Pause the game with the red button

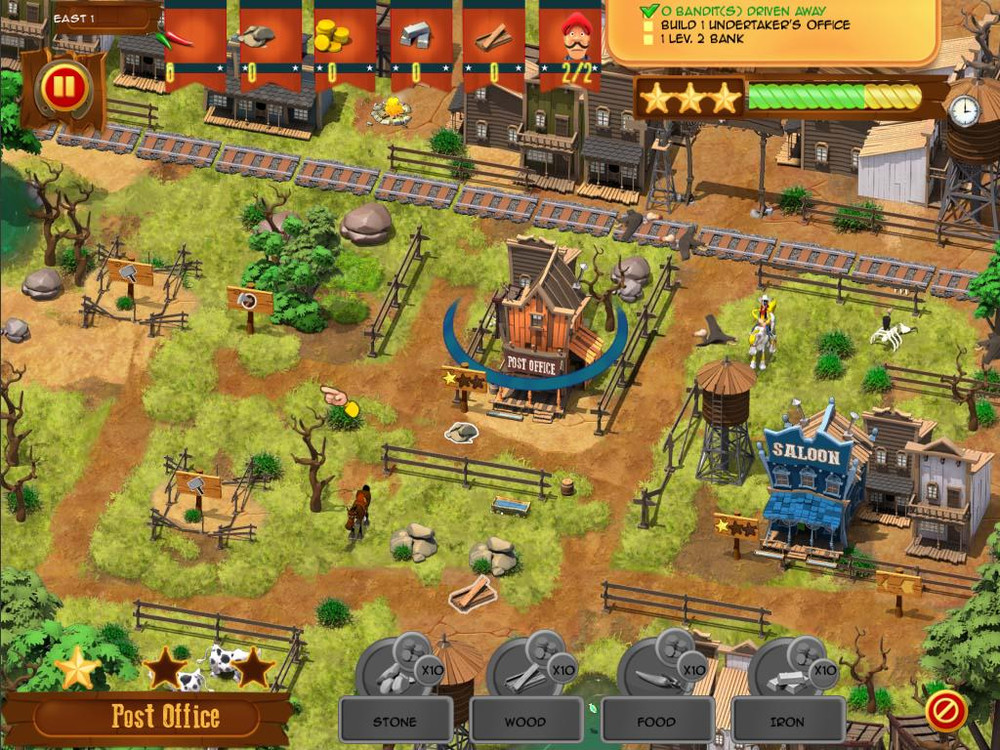tap(62, 88)
